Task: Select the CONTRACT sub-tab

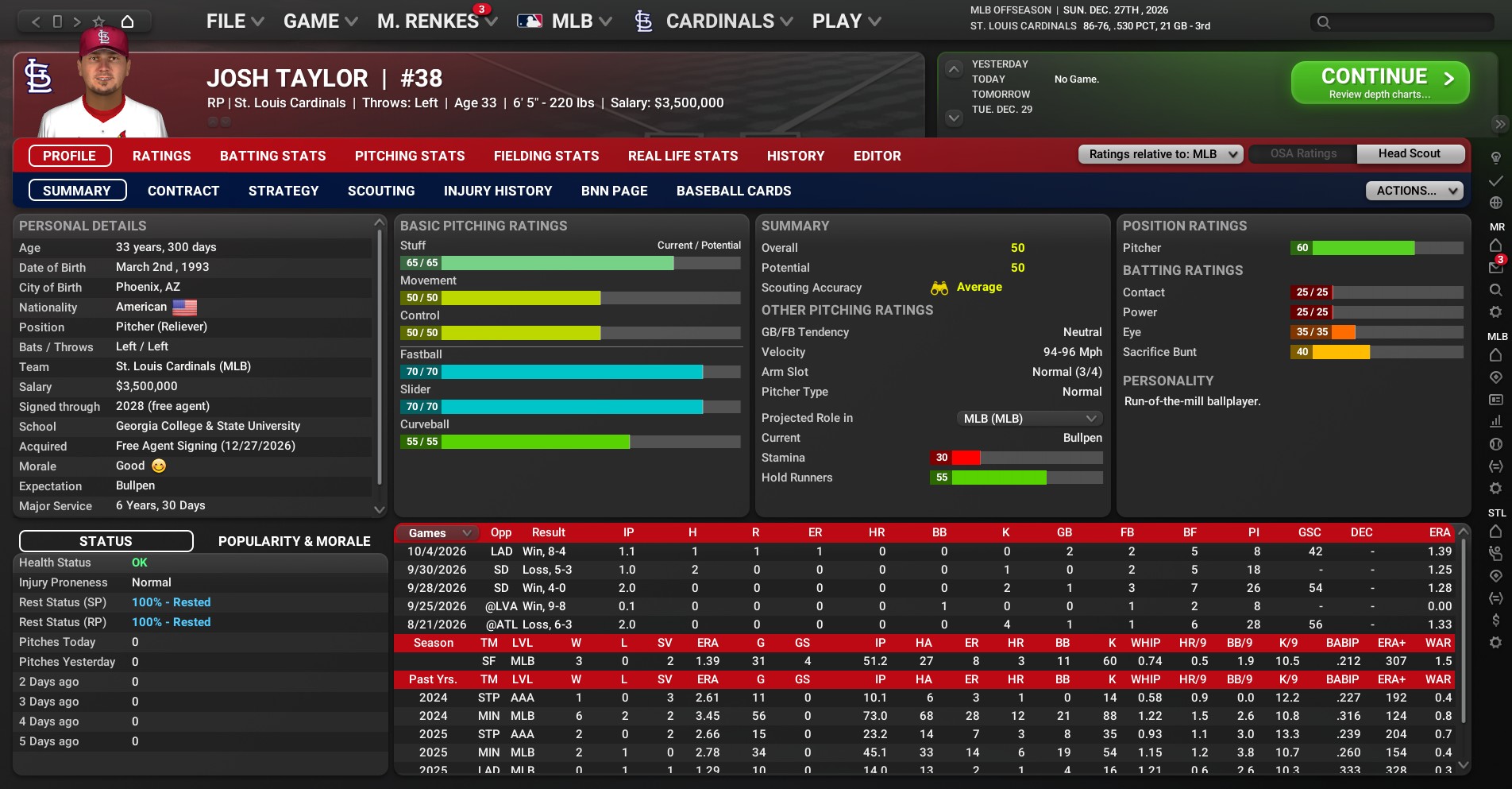Action: (x=183, y=191)
